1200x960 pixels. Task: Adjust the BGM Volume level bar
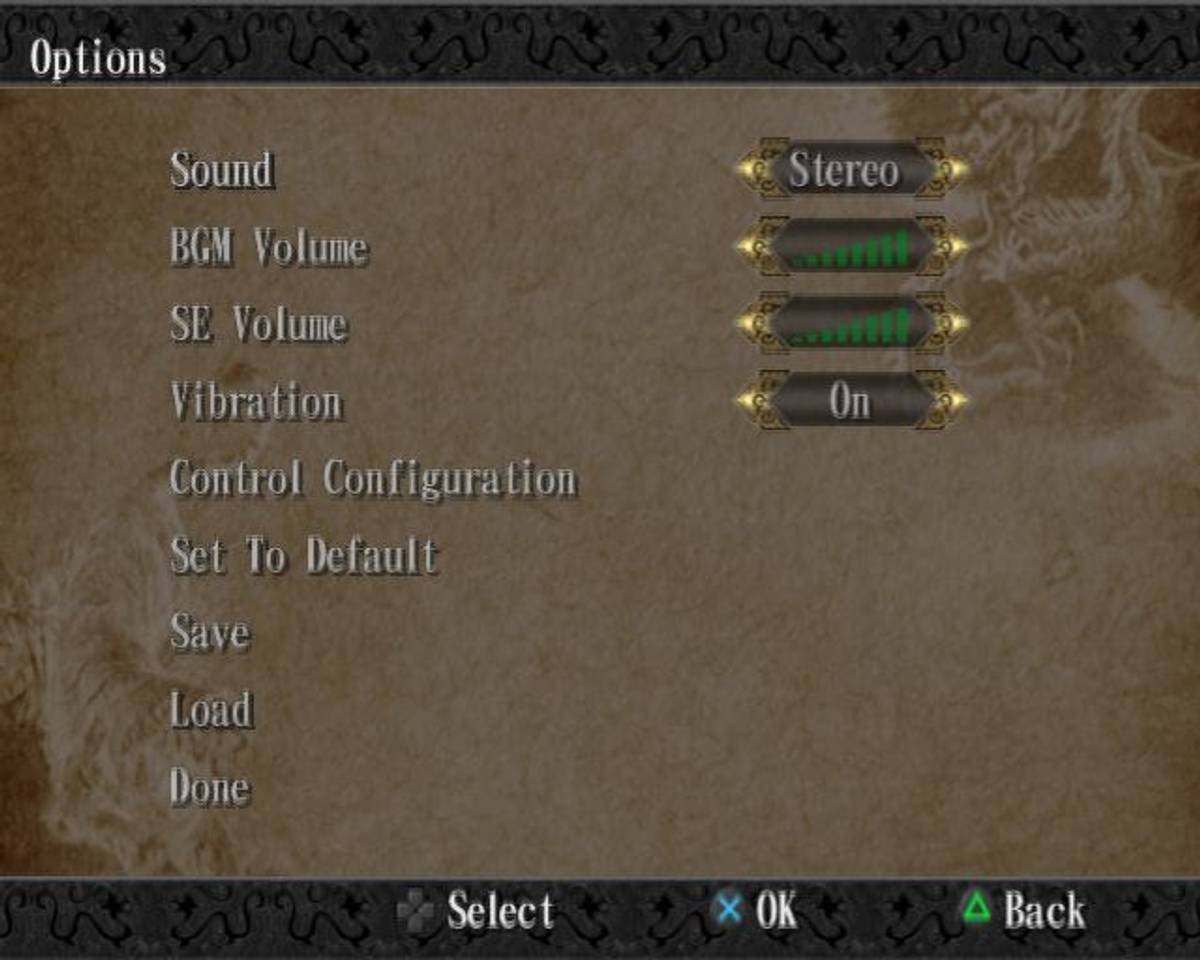coord(852,247)
